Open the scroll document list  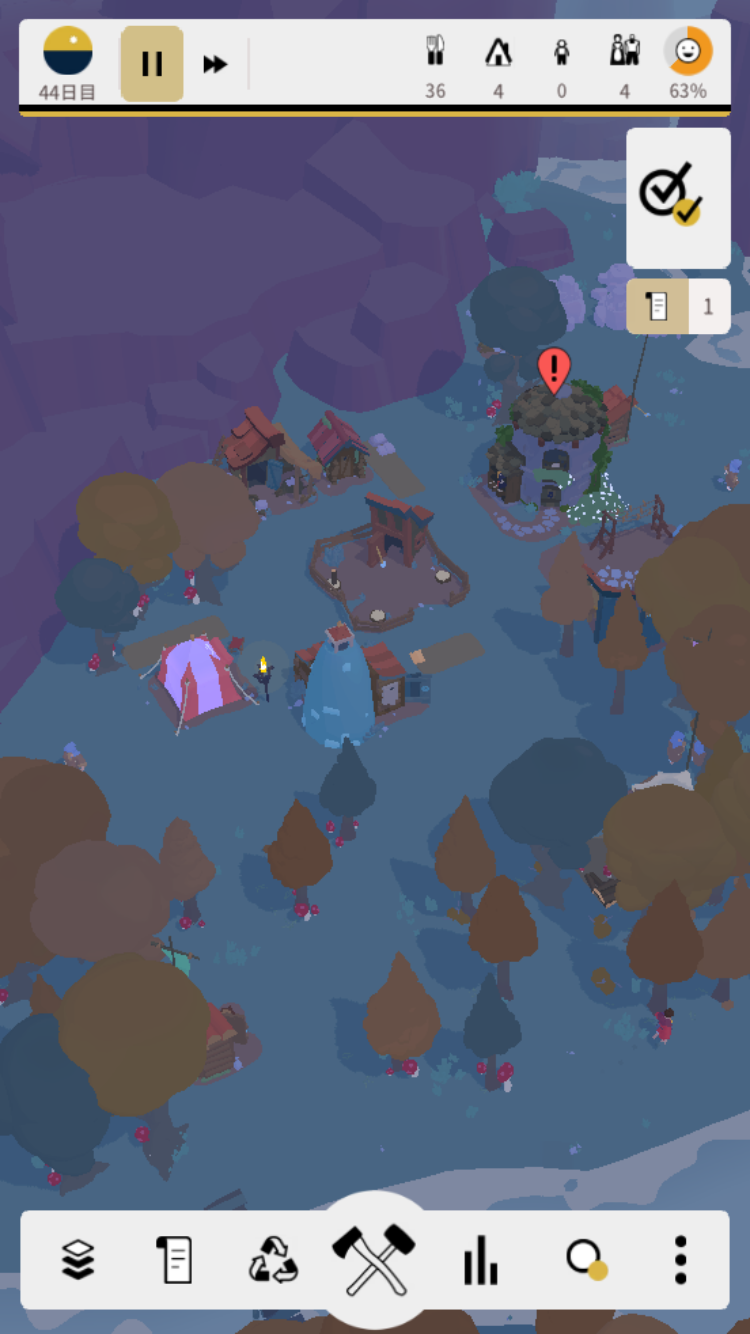[174, 1259]
